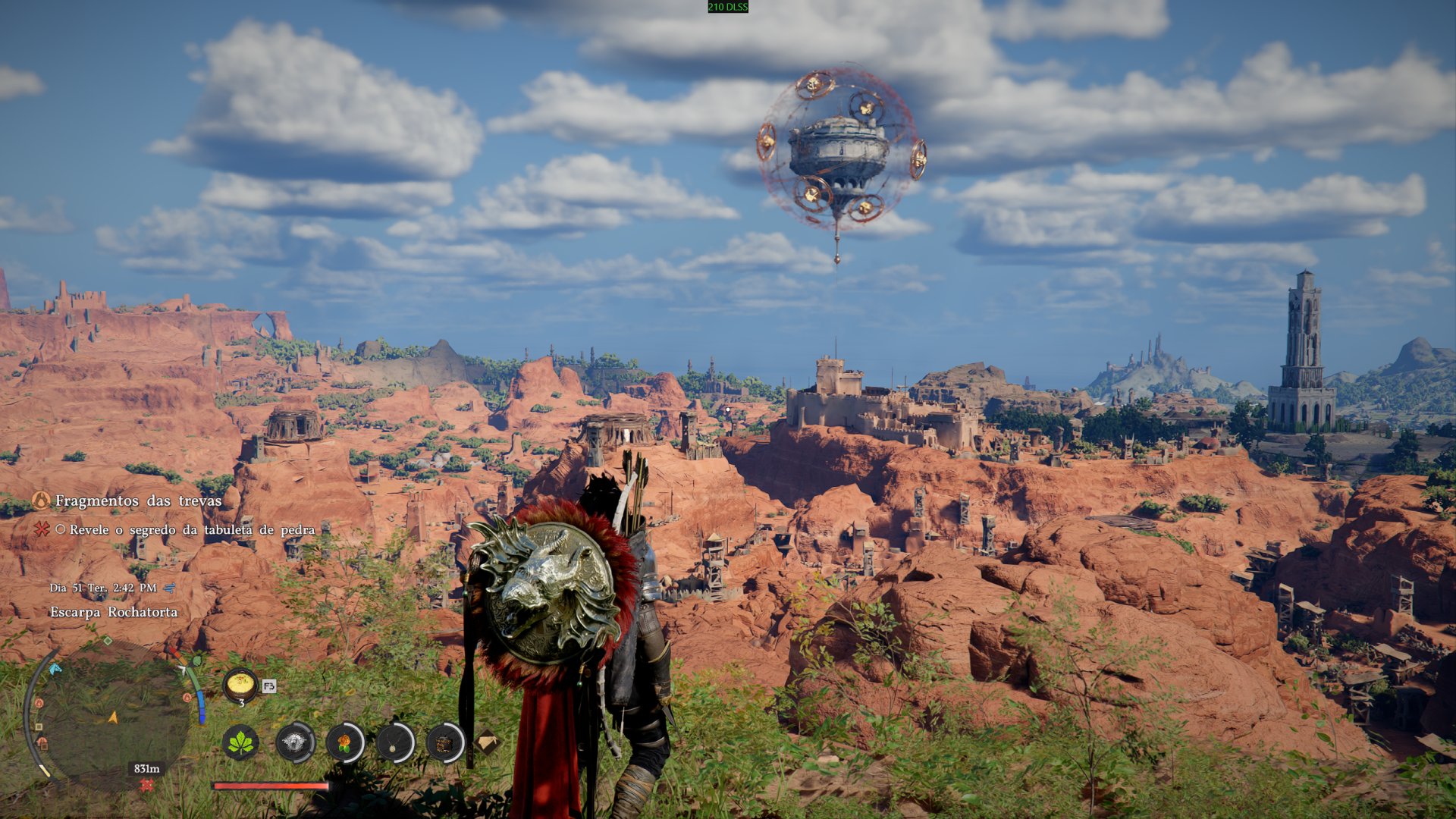Click the food bowl slot labeled F3

pyautogui.click(x=240, y=683)
